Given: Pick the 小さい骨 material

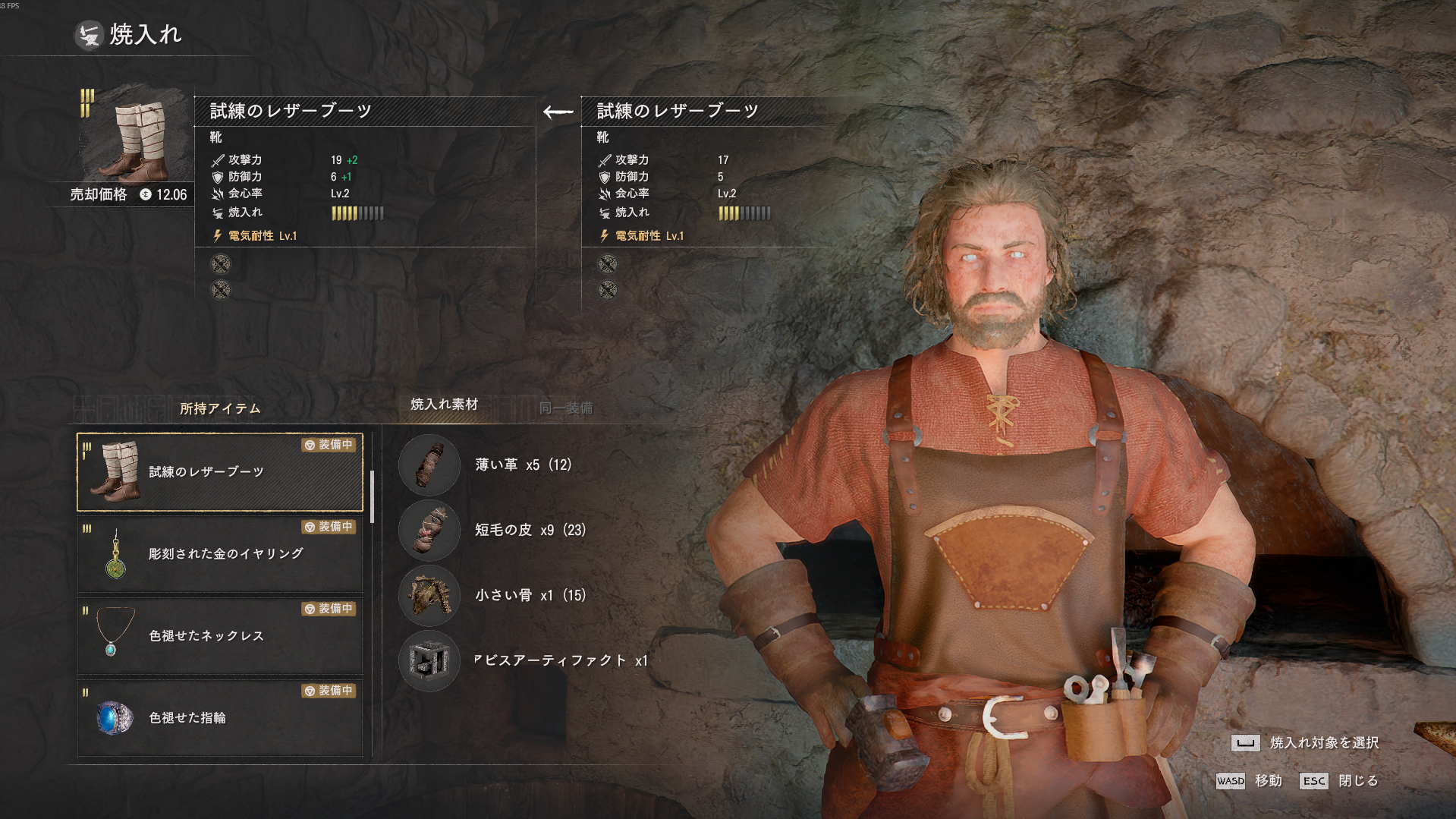Looking at the screenshot, I should tap(530, 595).
